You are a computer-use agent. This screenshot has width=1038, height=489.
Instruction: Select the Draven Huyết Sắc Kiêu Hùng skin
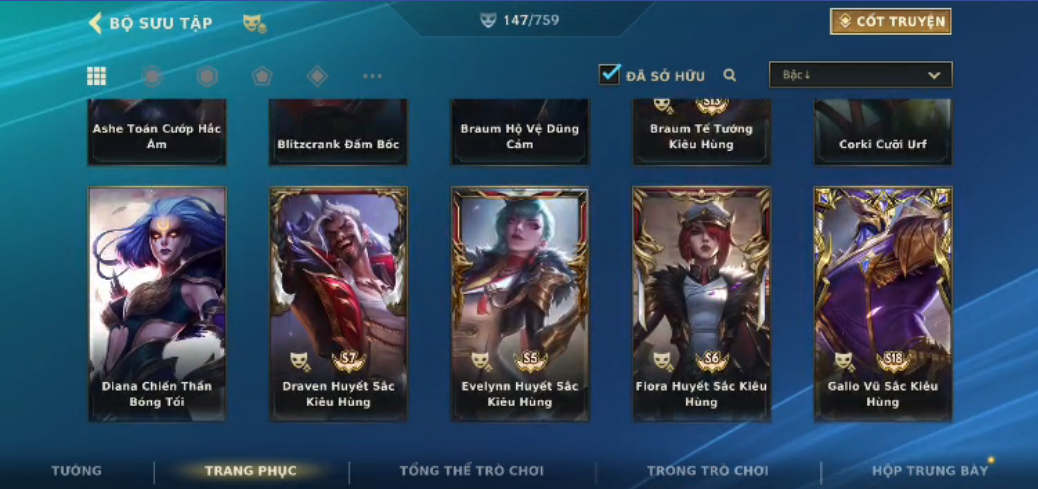[x=339, y=302]
